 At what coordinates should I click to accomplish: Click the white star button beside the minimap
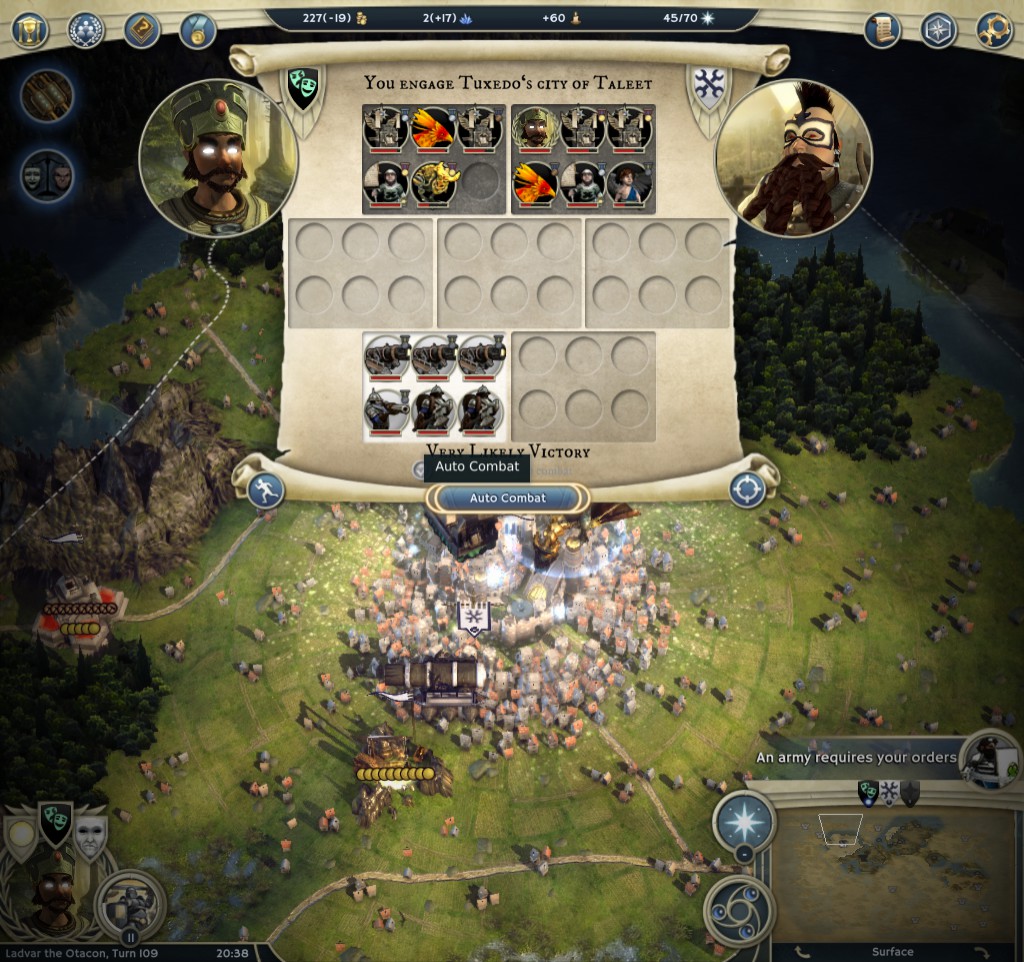point(743,821)
